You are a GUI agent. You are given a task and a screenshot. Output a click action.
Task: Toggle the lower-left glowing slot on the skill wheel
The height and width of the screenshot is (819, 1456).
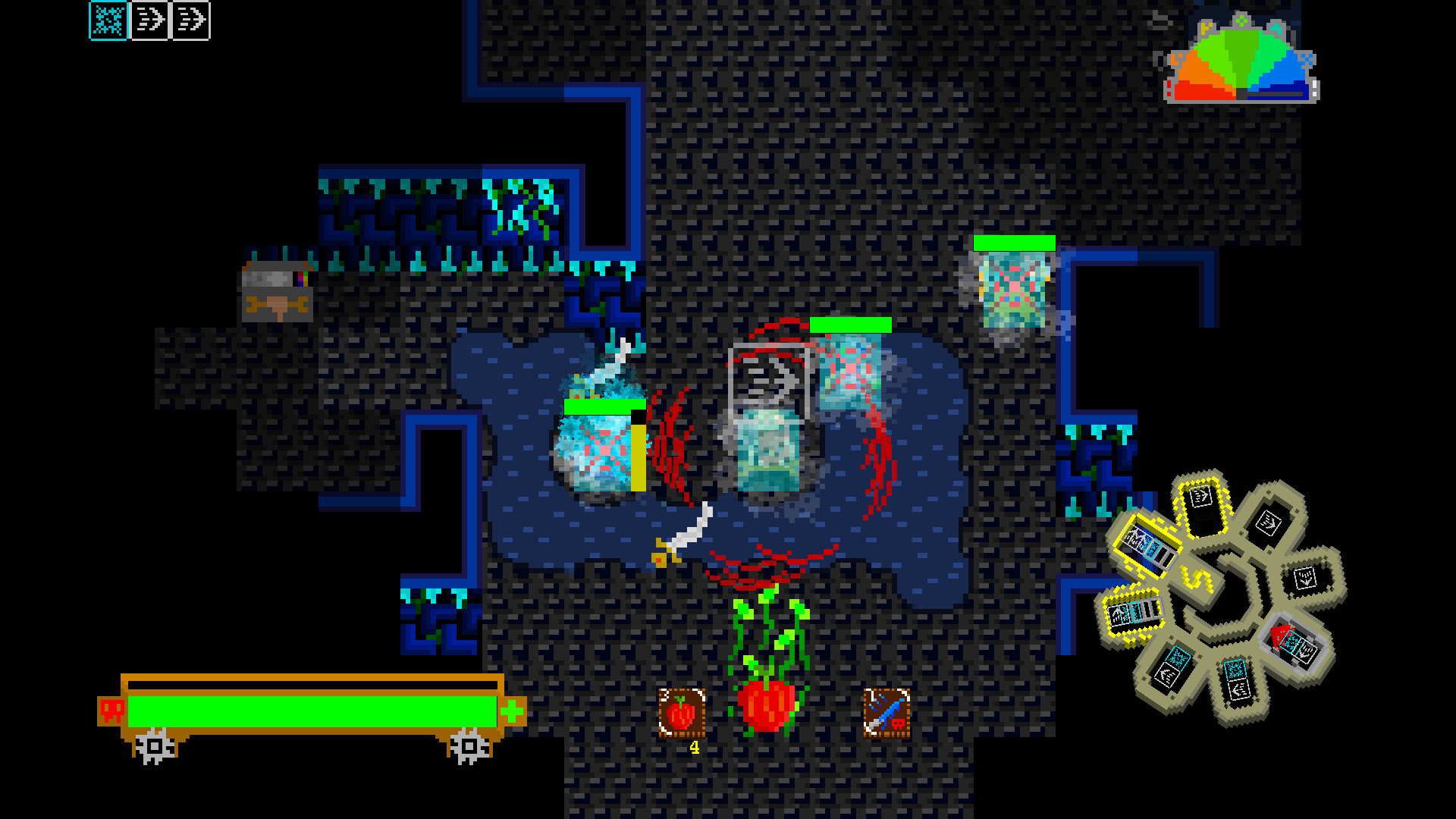tap(1132, 613)
